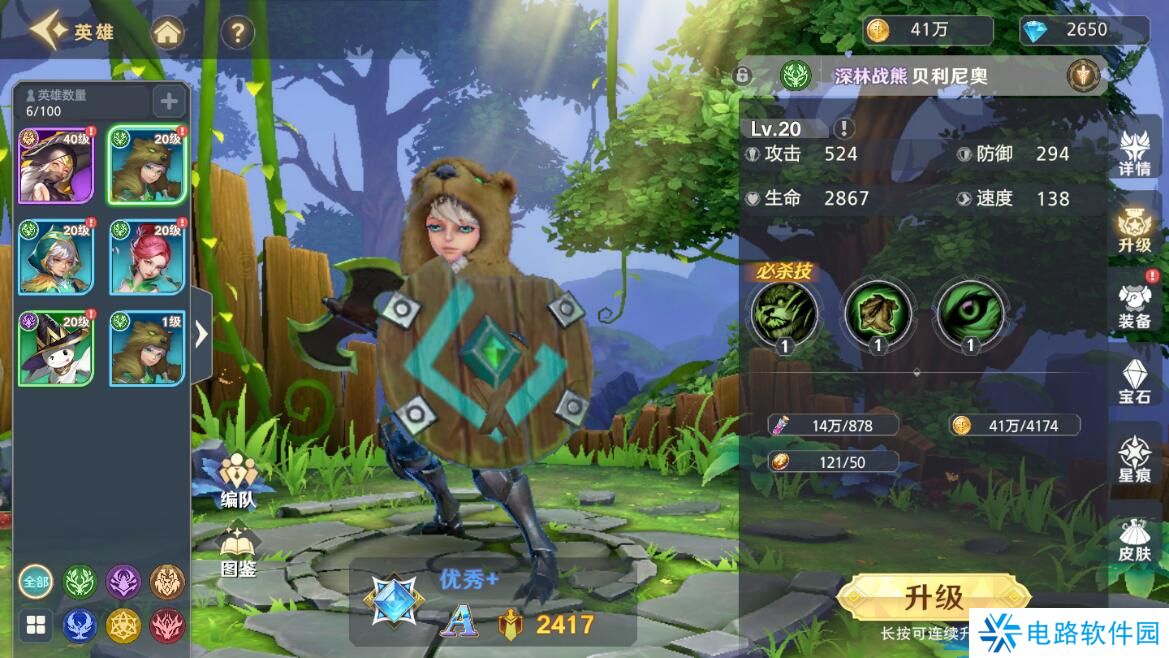Viewport: 1169px width, 658px height.
Task: Add hero slots with the plus button
Action: (168, 100)
